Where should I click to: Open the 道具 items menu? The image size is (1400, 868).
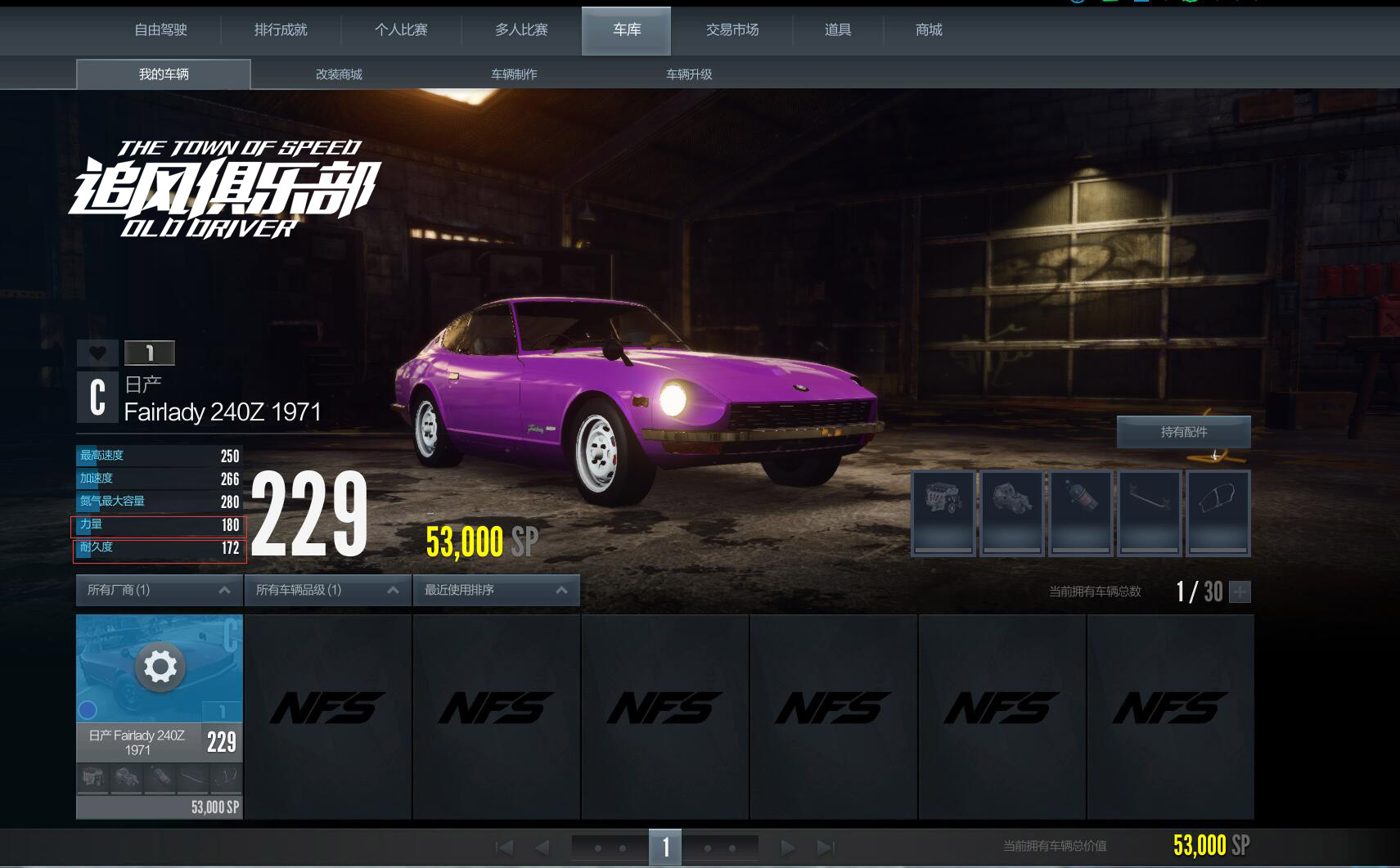838,30
